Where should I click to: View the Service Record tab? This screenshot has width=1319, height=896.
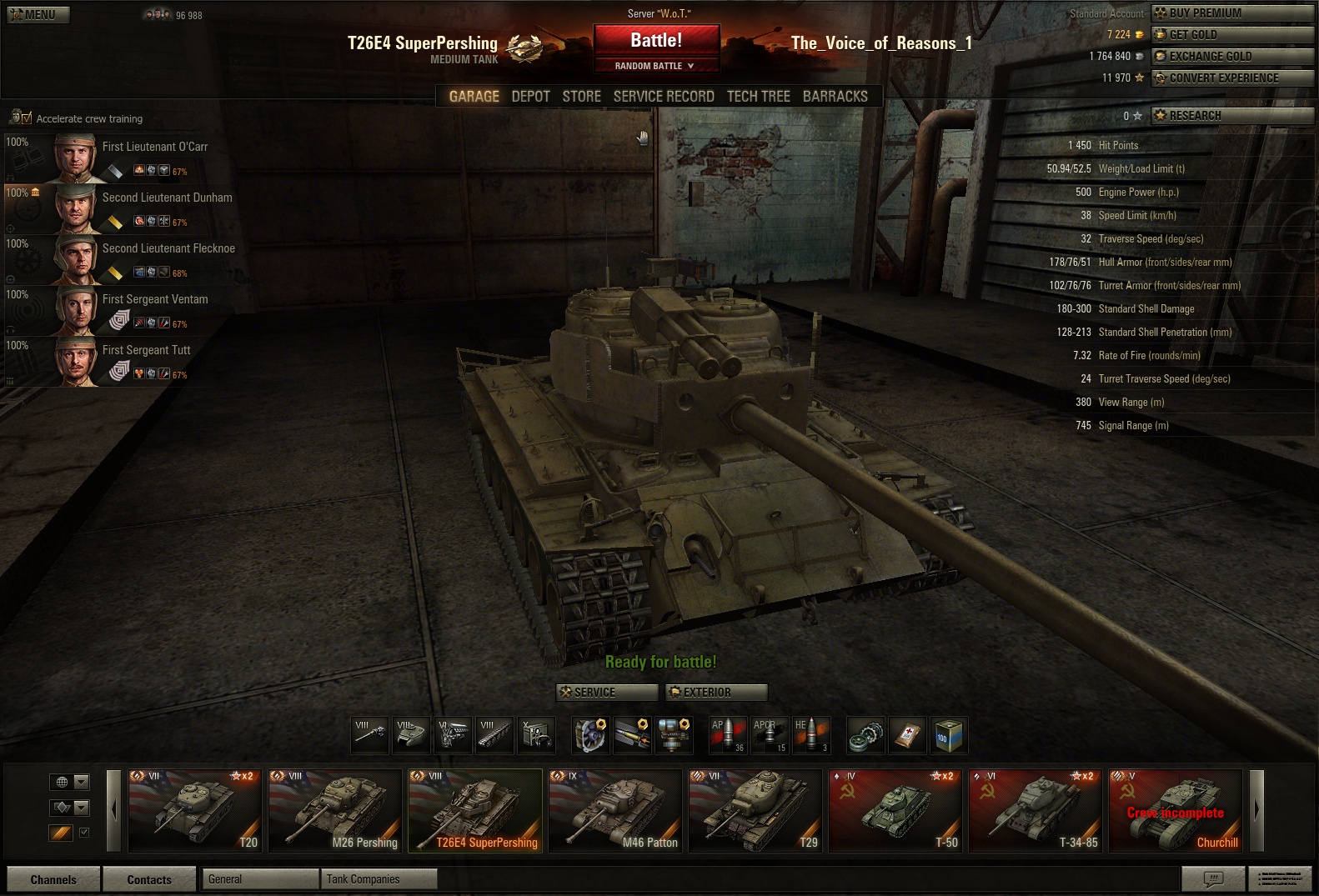click(664, 97)
